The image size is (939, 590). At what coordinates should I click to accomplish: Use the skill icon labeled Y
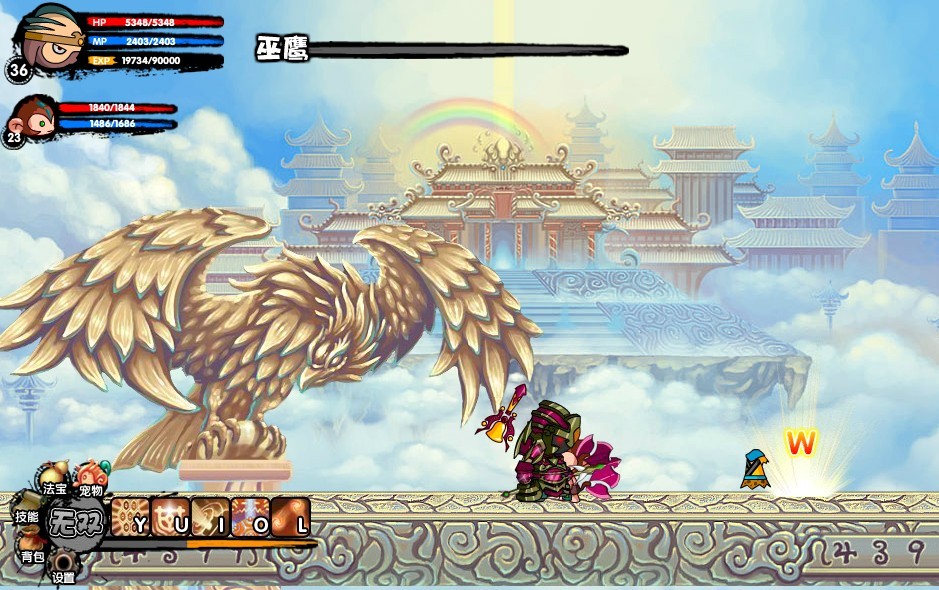[130, 517]
